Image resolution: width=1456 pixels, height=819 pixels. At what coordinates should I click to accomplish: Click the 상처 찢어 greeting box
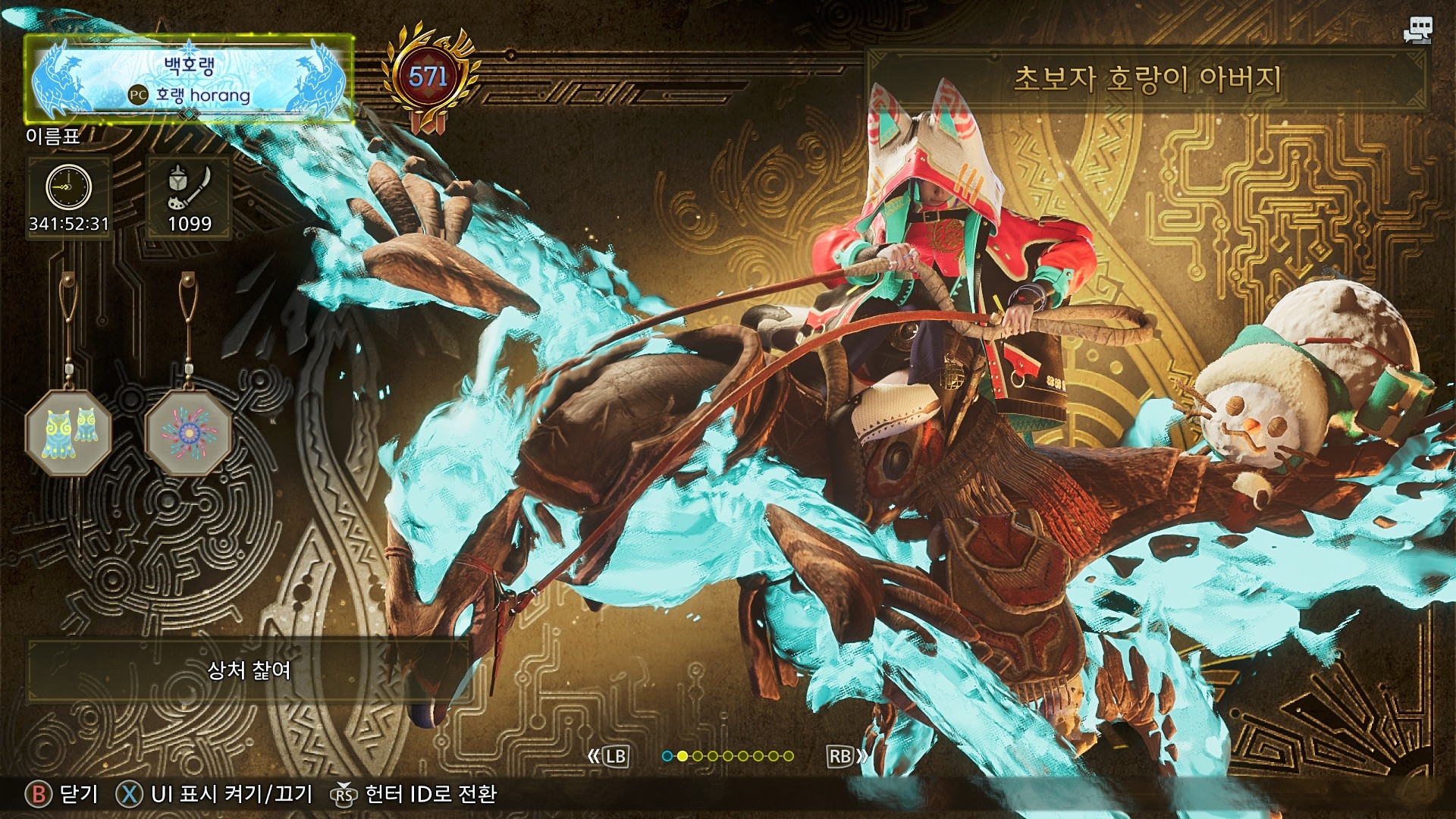pos(249,670)
